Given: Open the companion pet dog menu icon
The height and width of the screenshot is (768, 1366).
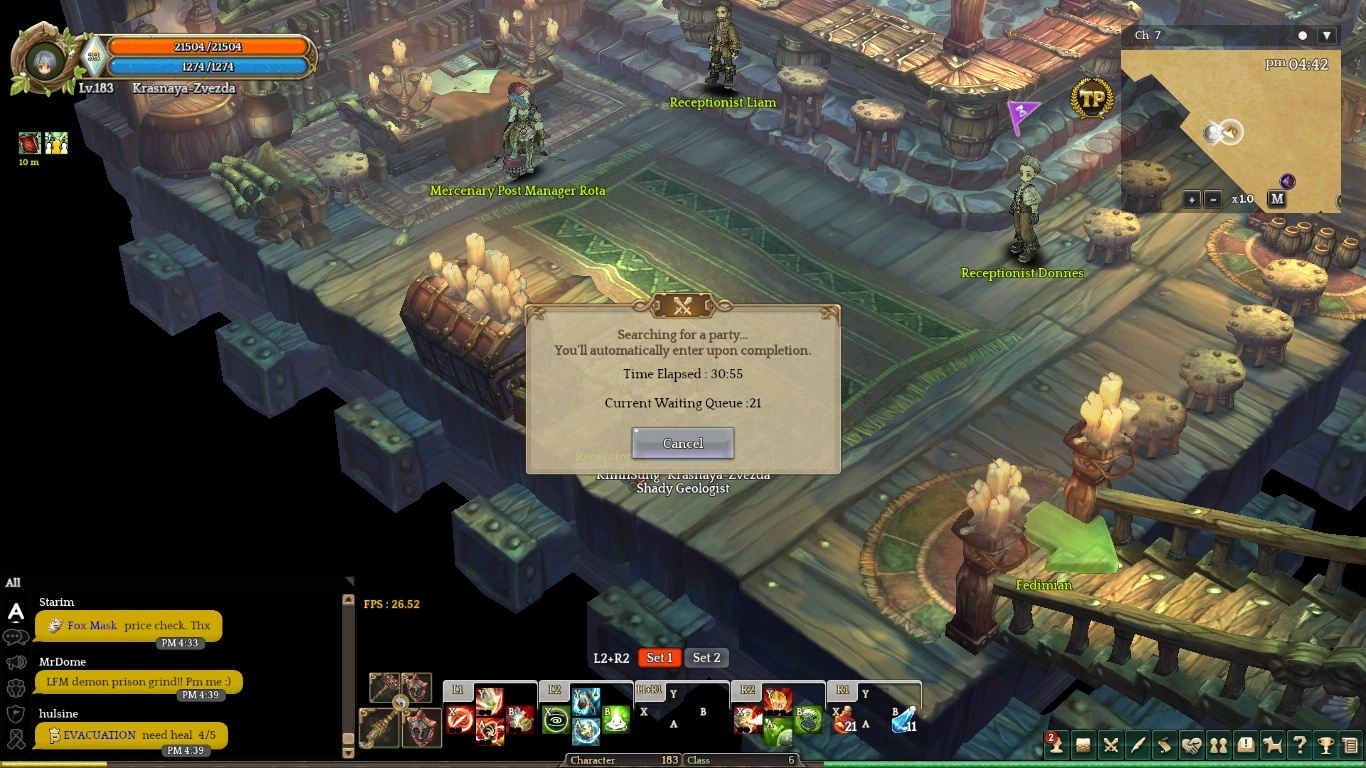Looking at the screenshot, I should point(1272,745).
